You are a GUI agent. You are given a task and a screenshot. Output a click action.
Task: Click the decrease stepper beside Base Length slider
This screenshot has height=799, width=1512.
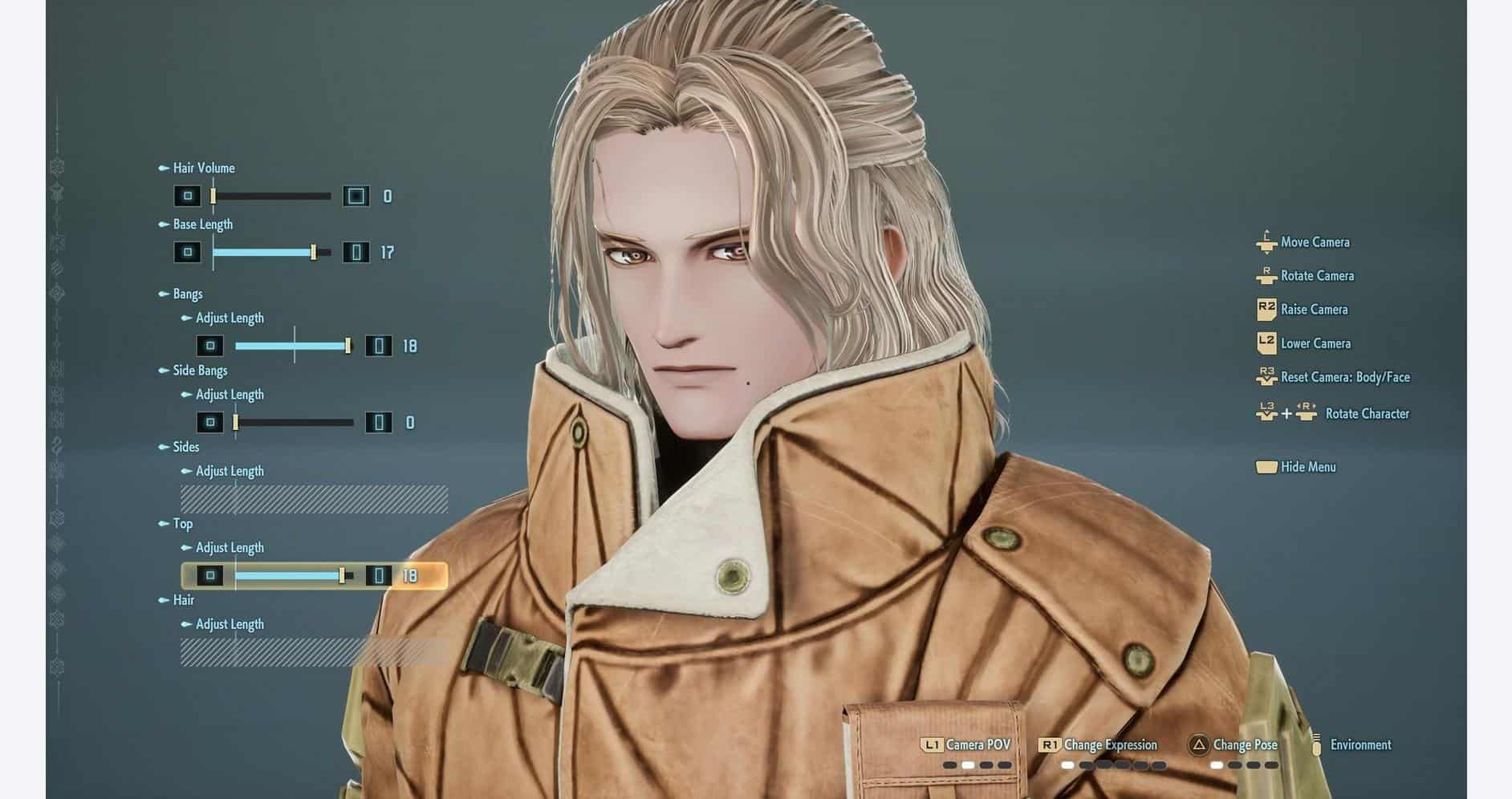[x=188, y=253]
